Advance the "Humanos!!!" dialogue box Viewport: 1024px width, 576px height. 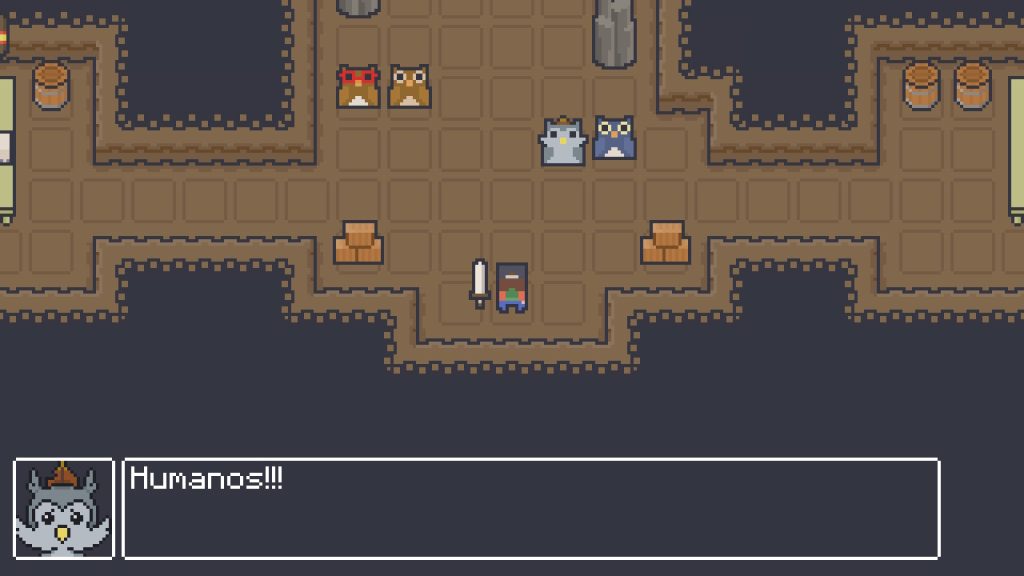[x=530, y=508]
